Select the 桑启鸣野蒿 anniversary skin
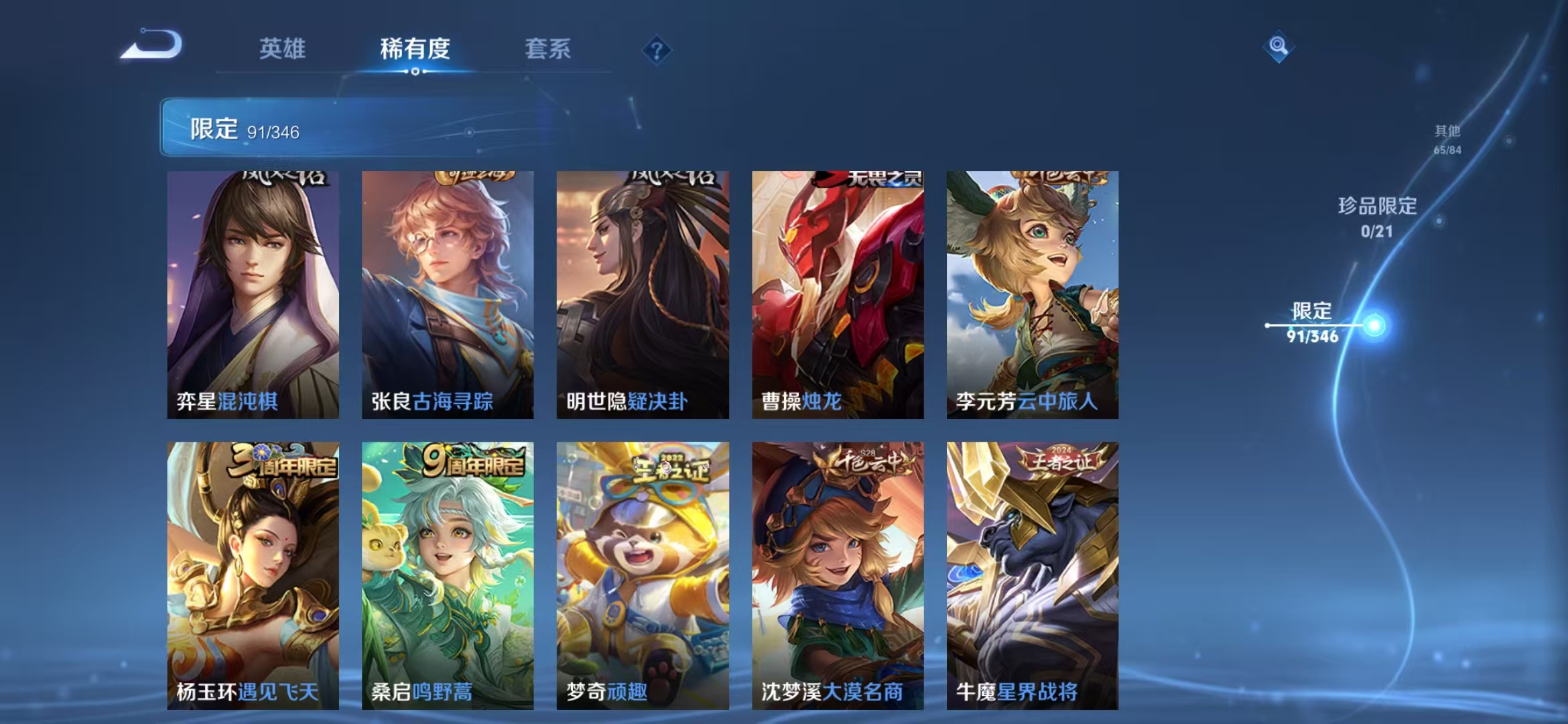This screenshot has width=1568, height=724. (x=448, y=577)
